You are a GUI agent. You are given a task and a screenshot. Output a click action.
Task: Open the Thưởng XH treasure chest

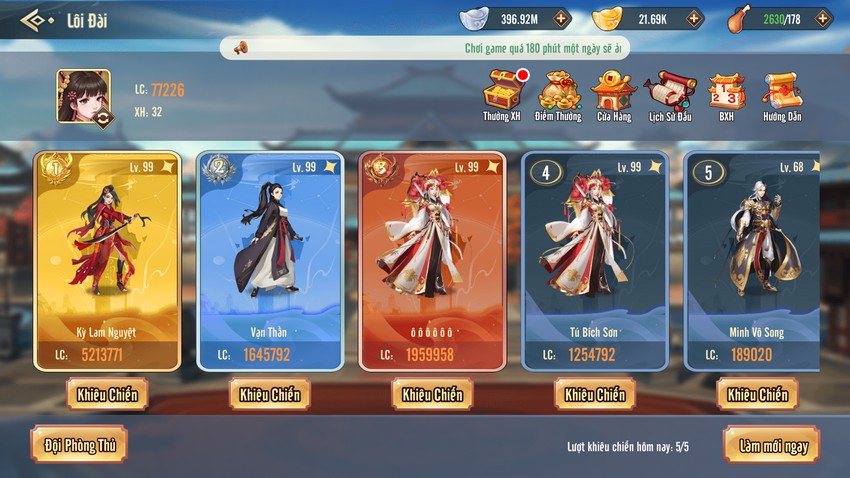[502, 92]
